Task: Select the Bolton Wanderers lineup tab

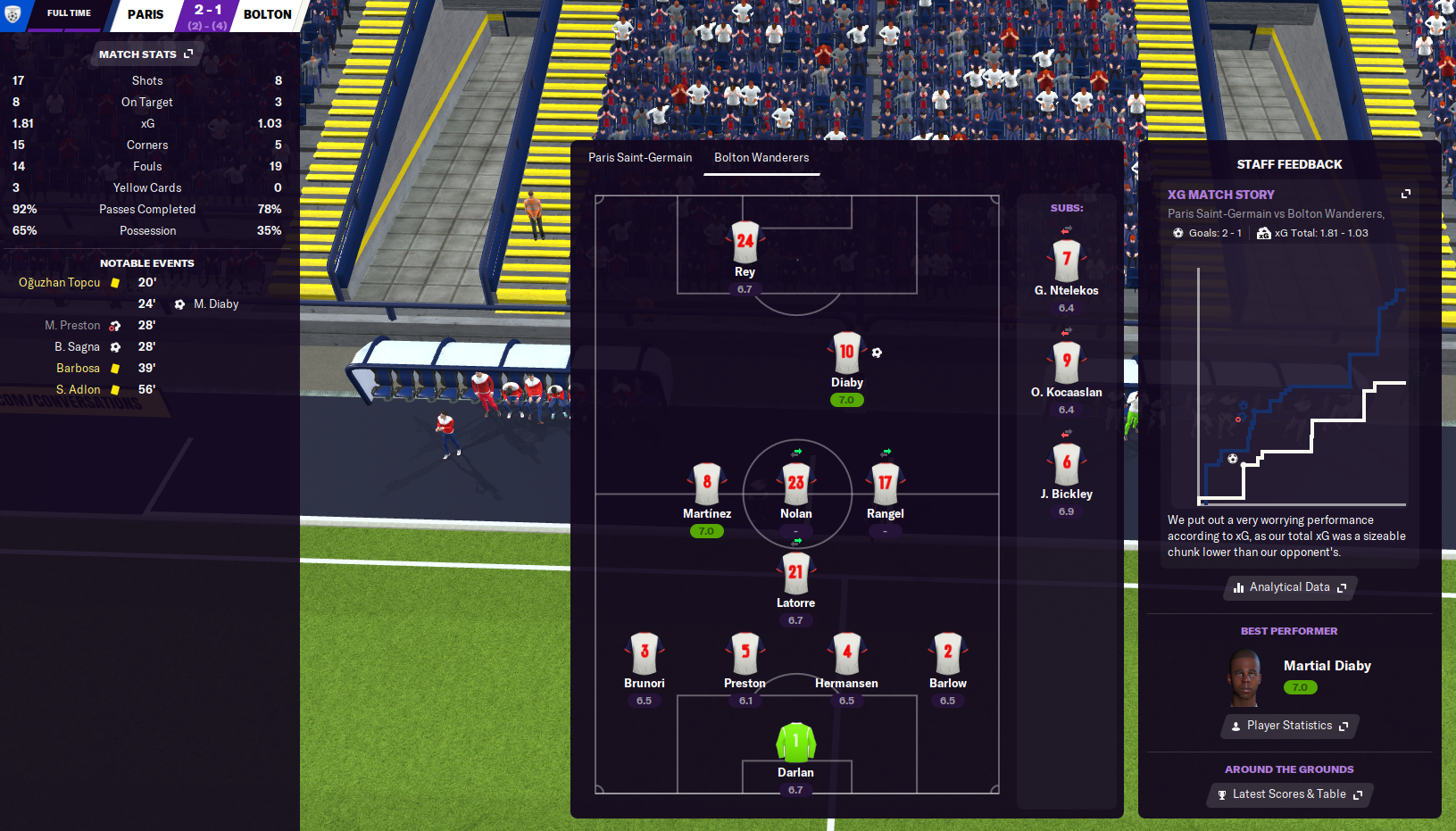Action: tap(761, 158)
